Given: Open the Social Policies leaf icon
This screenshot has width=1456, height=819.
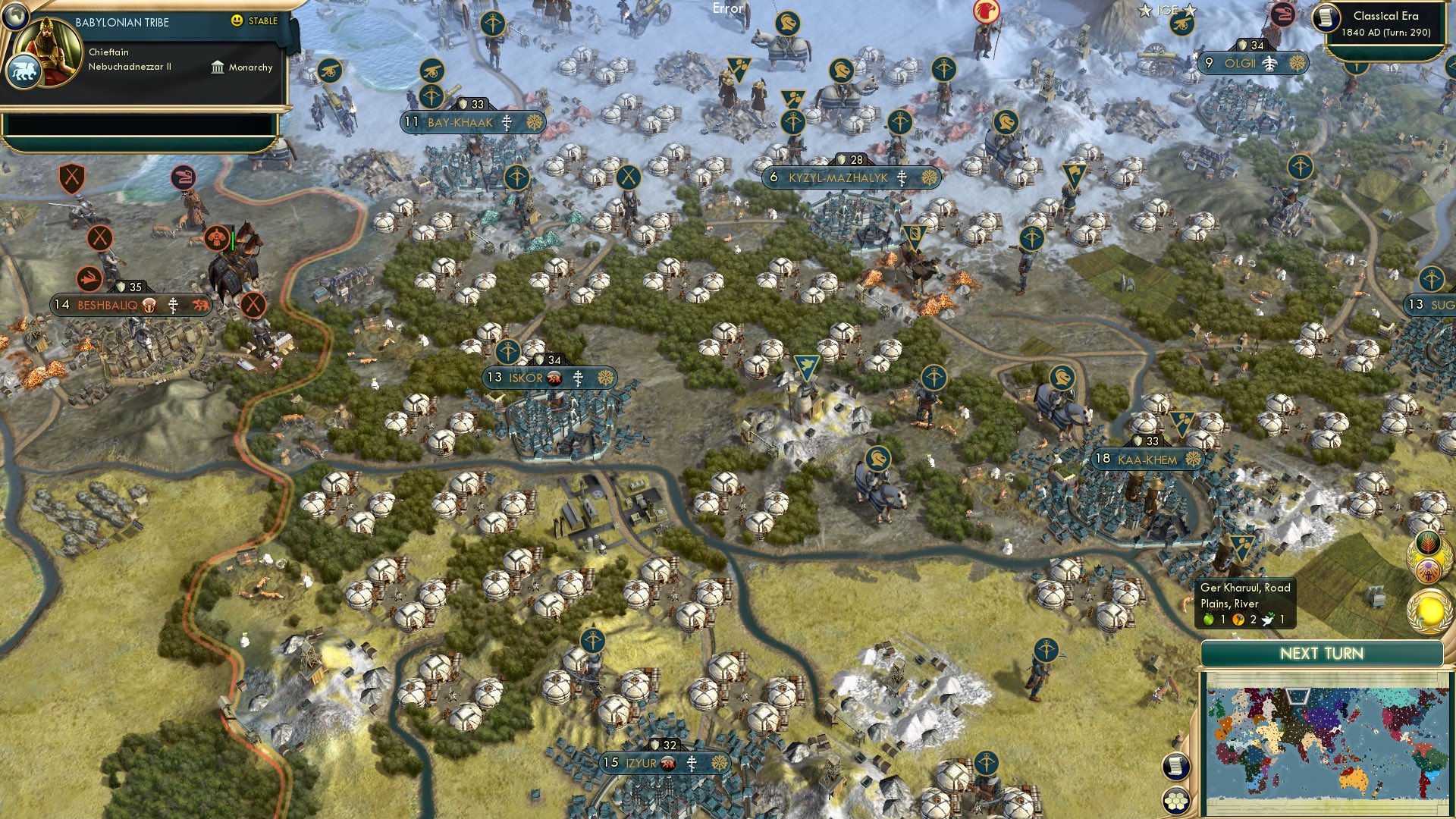Looking at the screenshot, I should (x=1428, y=543).
